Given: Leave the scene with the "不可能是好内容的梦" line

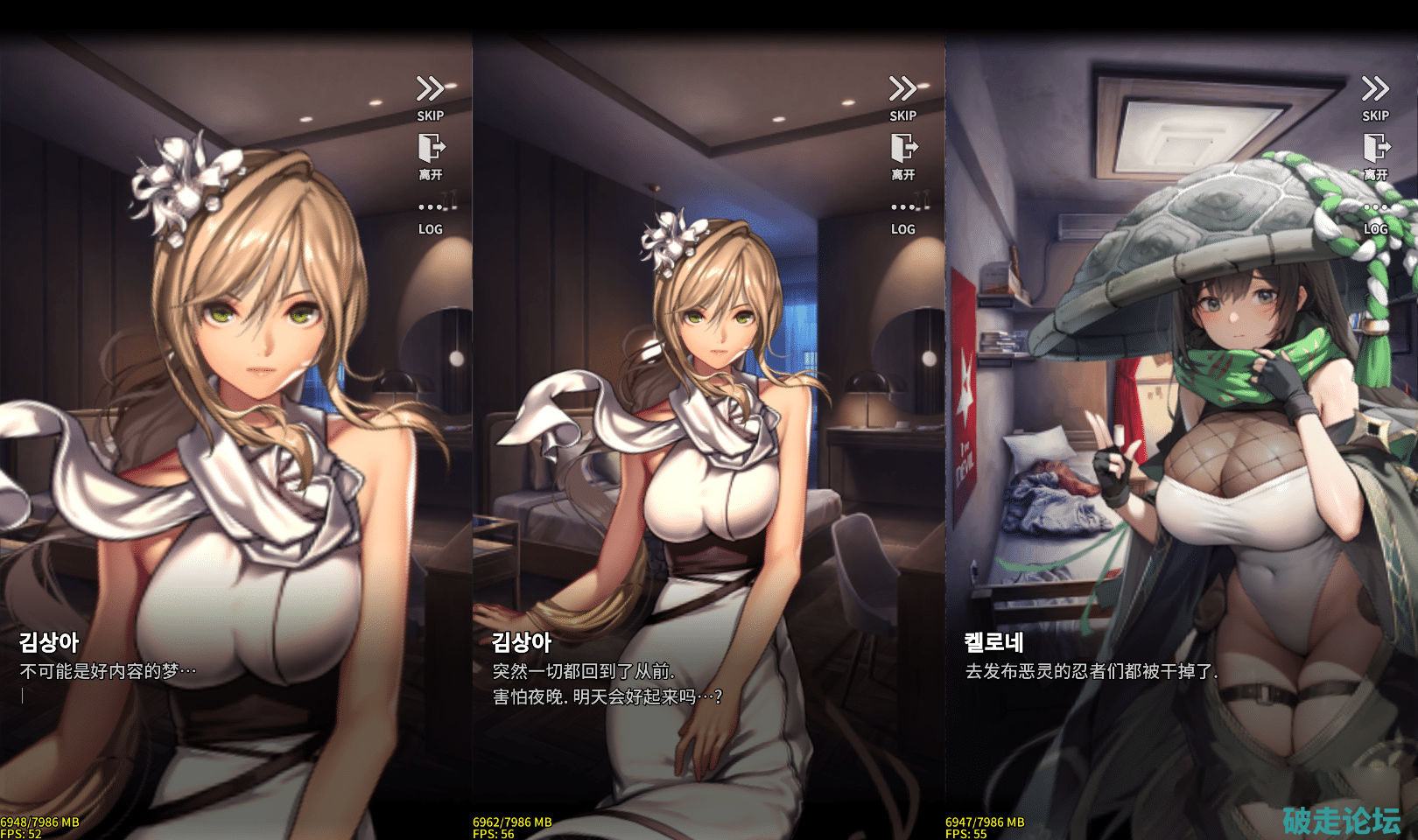Looking at the screenshot, I should [430, 156].
